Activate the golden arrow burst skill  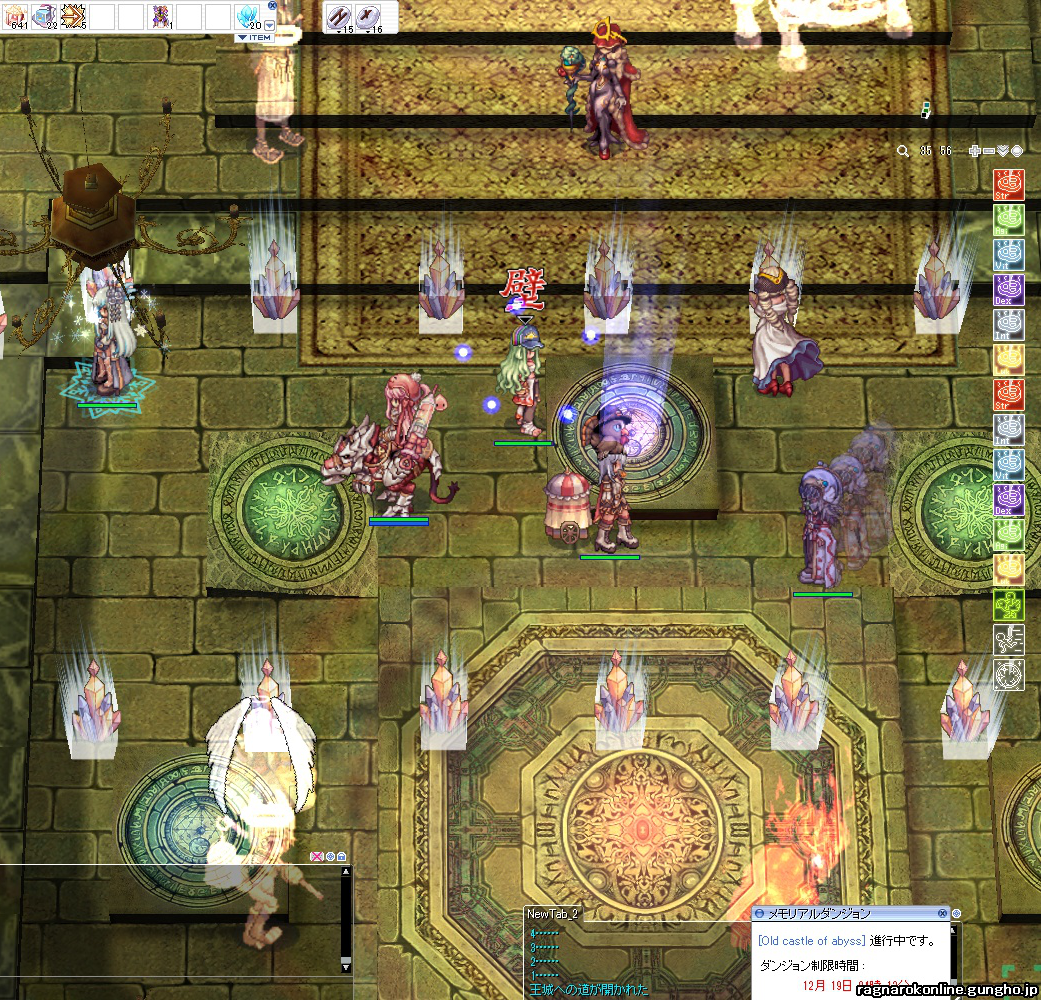[x=74, y=16]
